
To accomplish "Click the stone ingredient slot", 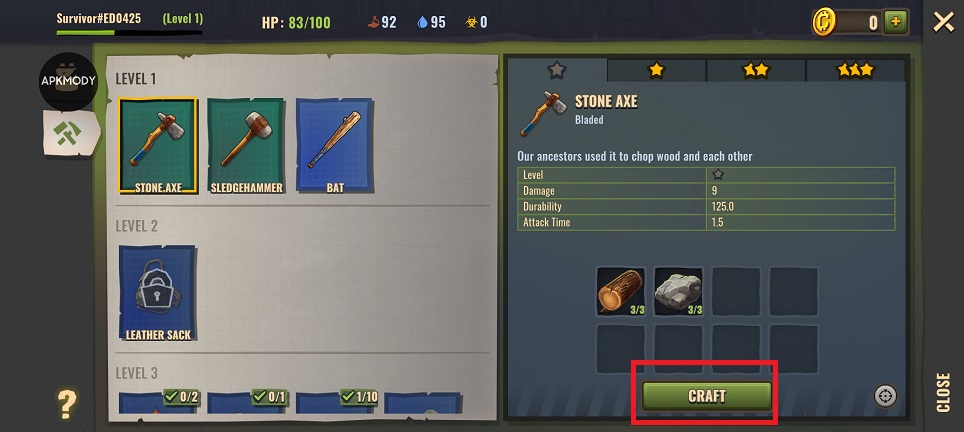I will tap(679, 291).
